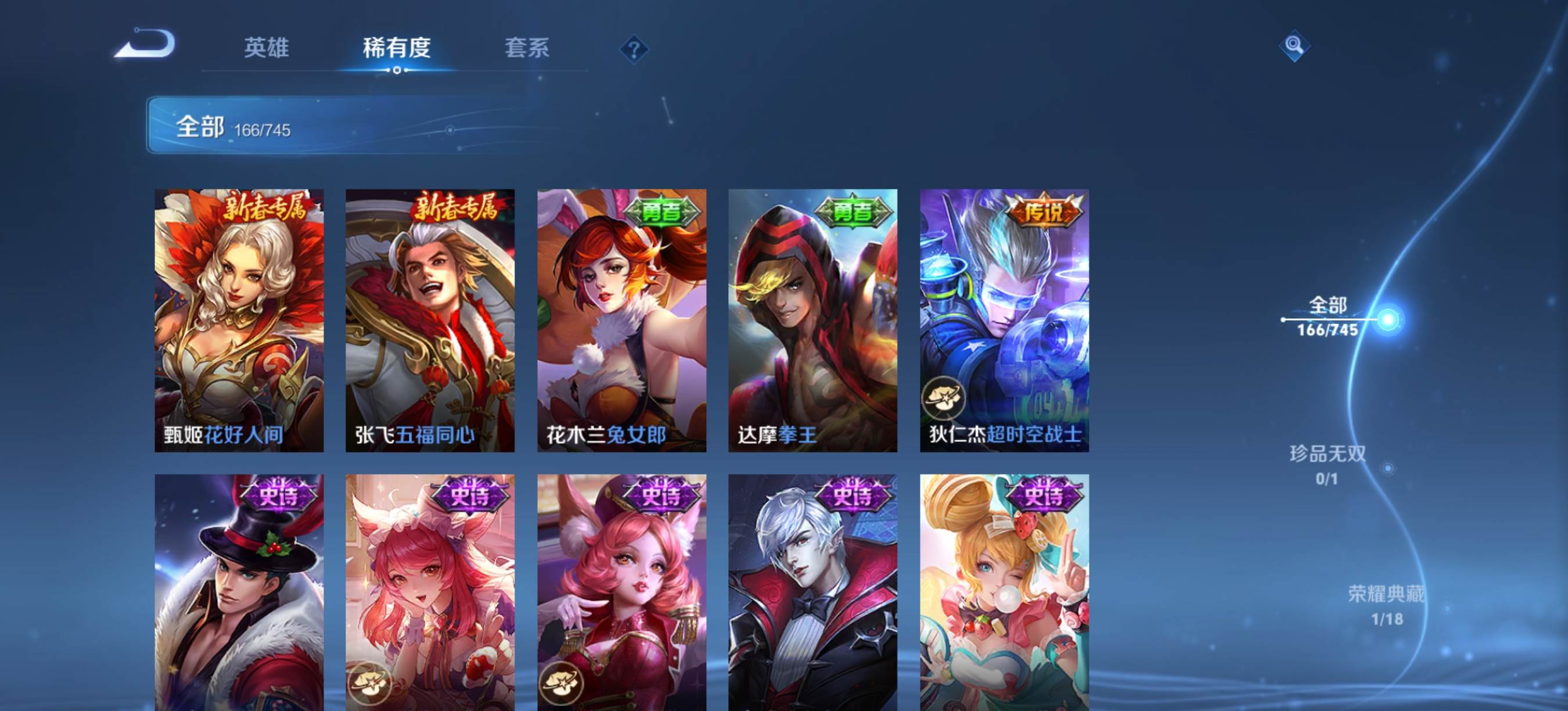
Task: View the 达摩拳王 skin card
Action: point(812,320)
